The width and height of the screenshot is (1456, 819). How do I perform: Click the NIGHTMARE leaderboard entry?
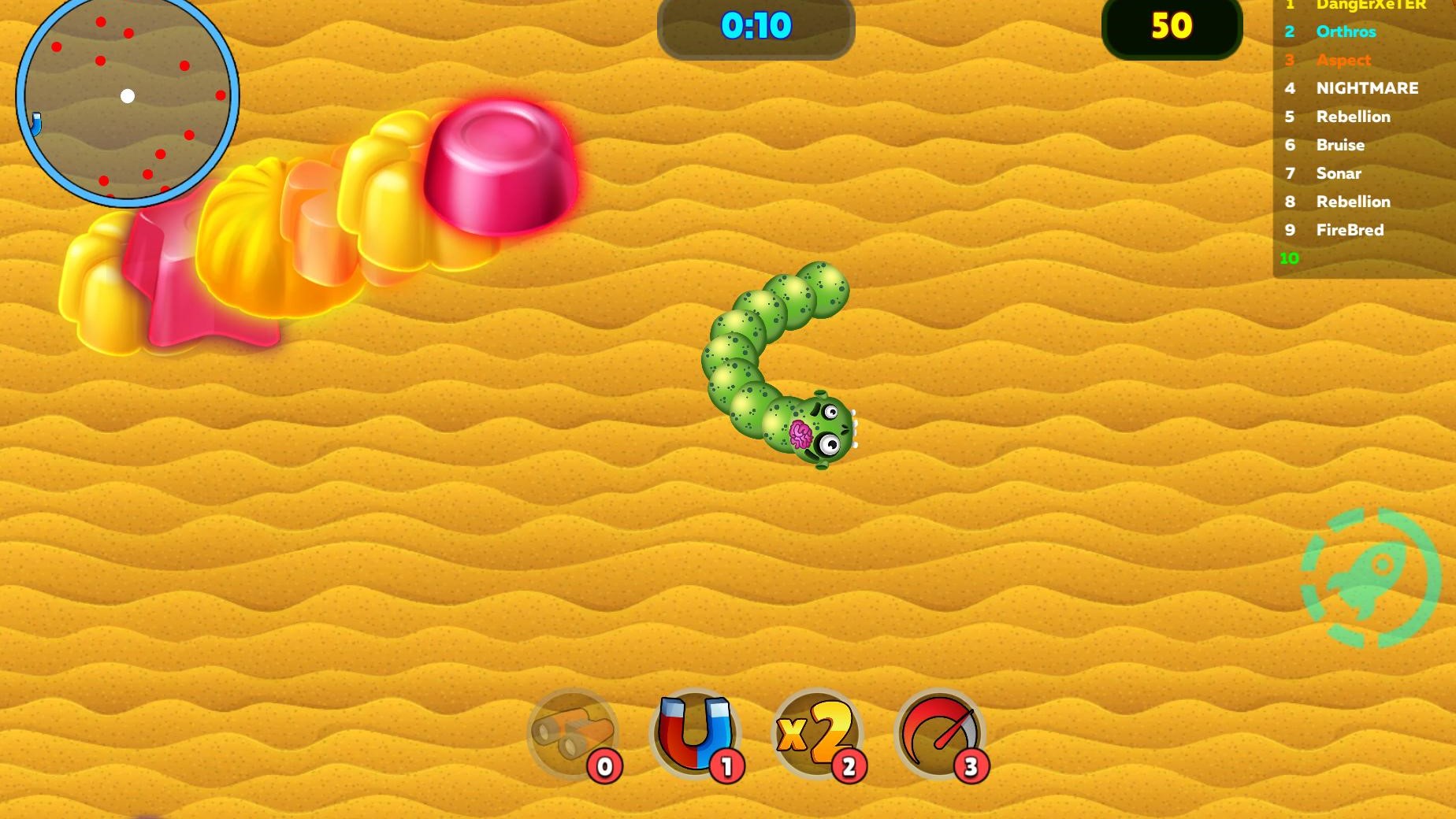pyautogui.click(x=1367, y=88)
